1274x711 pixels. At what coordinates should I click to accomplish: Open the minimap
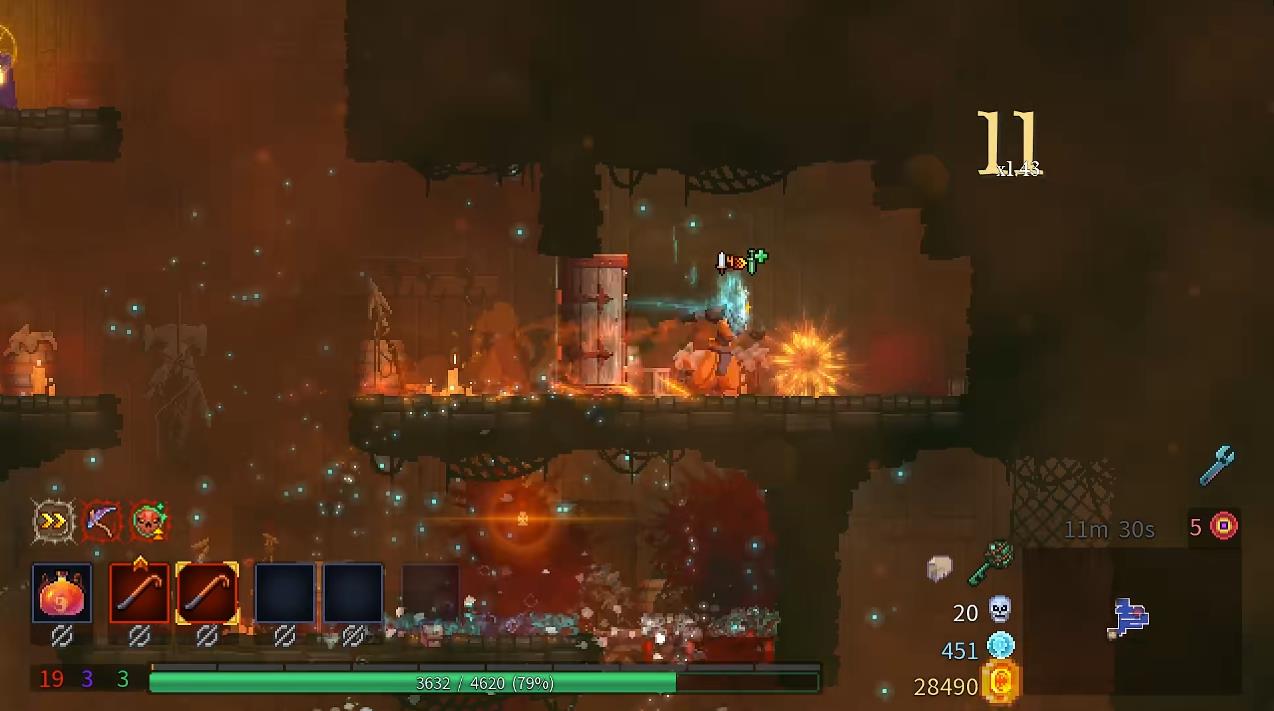(1131, 618)
